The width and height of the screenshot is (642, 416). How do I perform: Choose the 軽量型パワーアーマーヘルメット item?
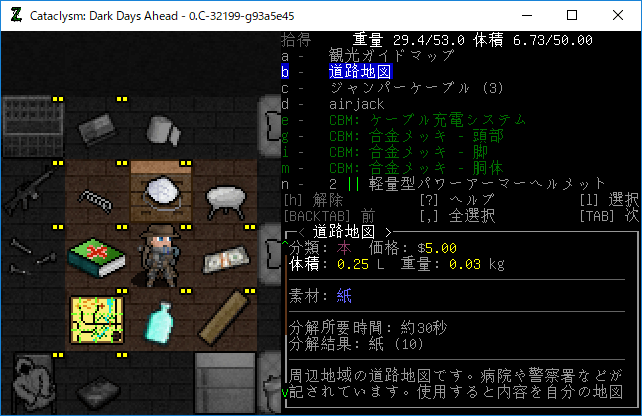point(479,184)
